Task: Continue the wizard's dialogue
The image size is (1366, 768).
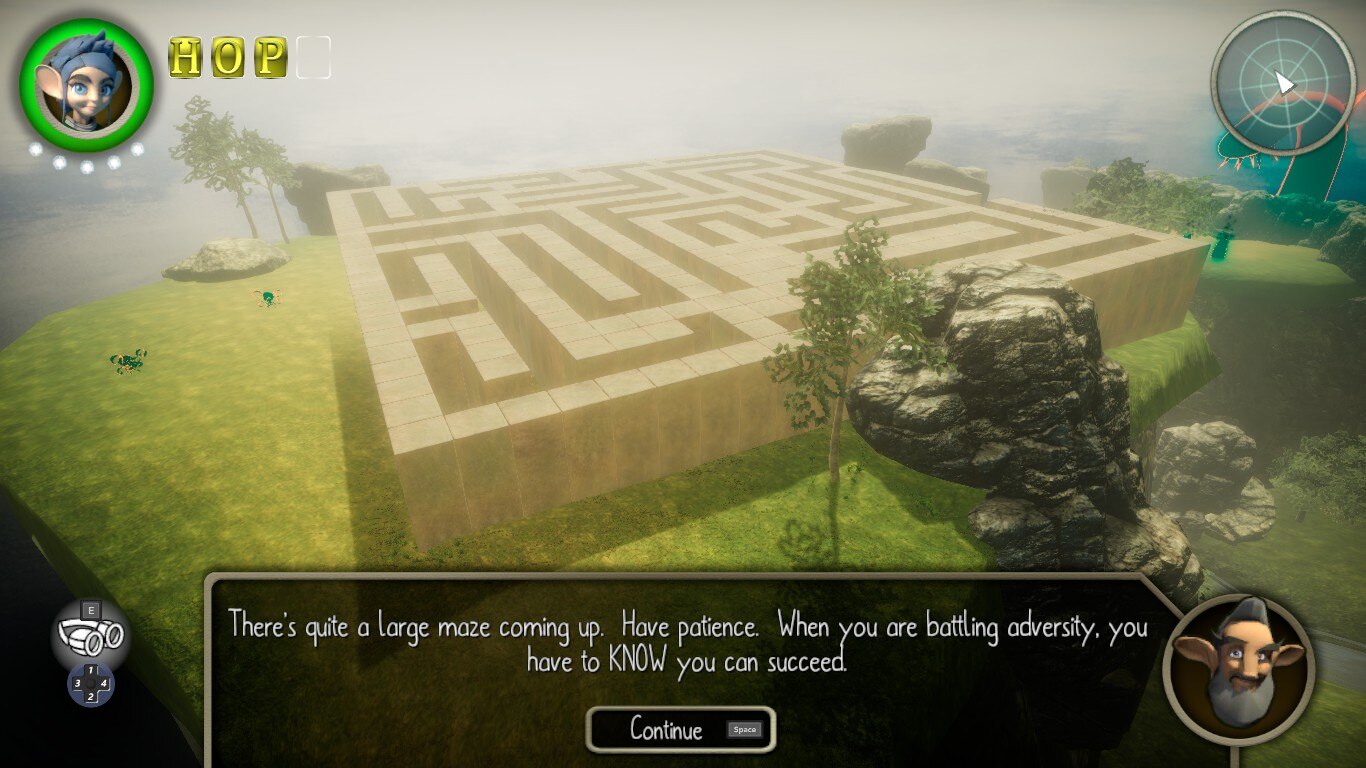Action: coord(680,730)
